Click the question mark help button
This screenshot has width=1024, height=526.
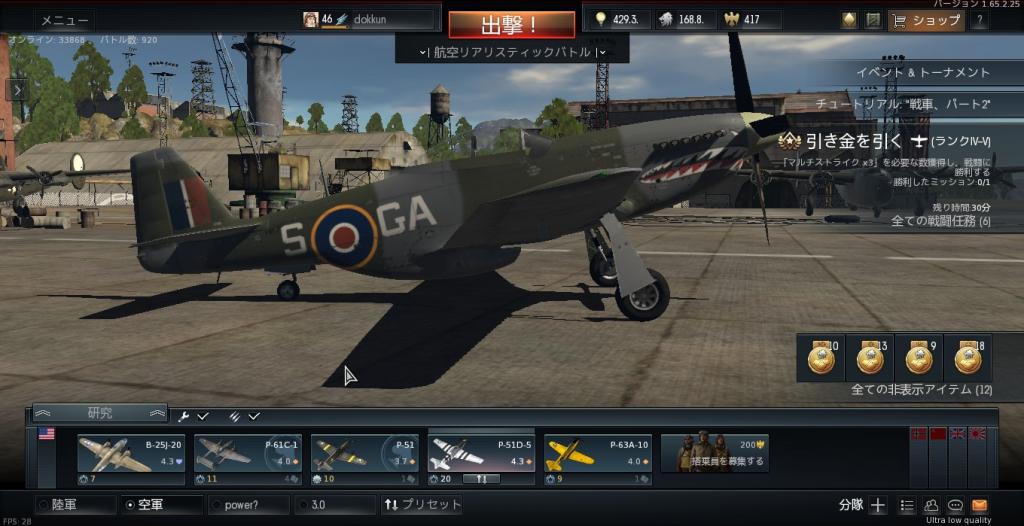(979, 20)
